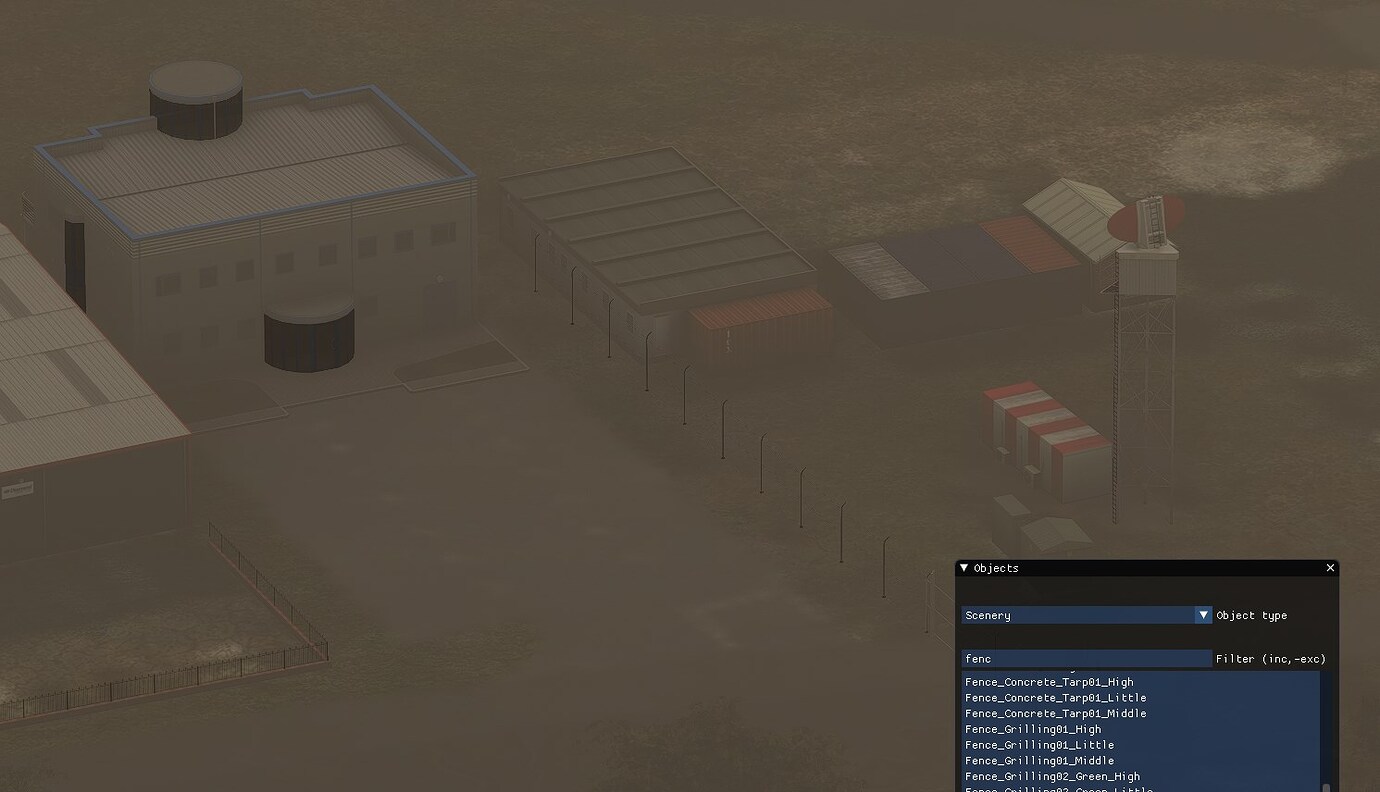Select Fence_Concrete_Tarp01_High from the list

[1048, 682]
